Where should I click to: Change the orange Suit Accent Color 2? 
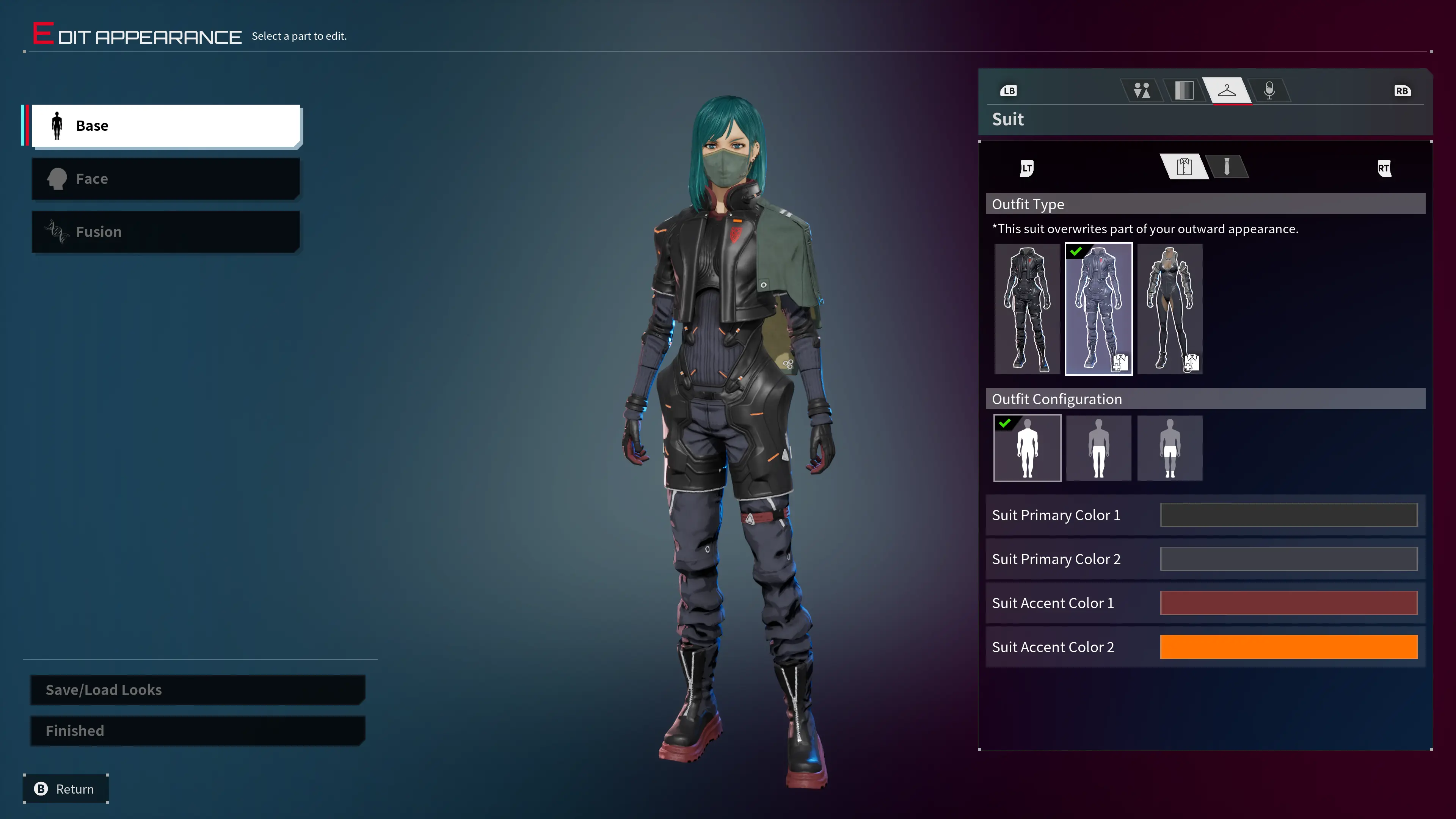1288,647
